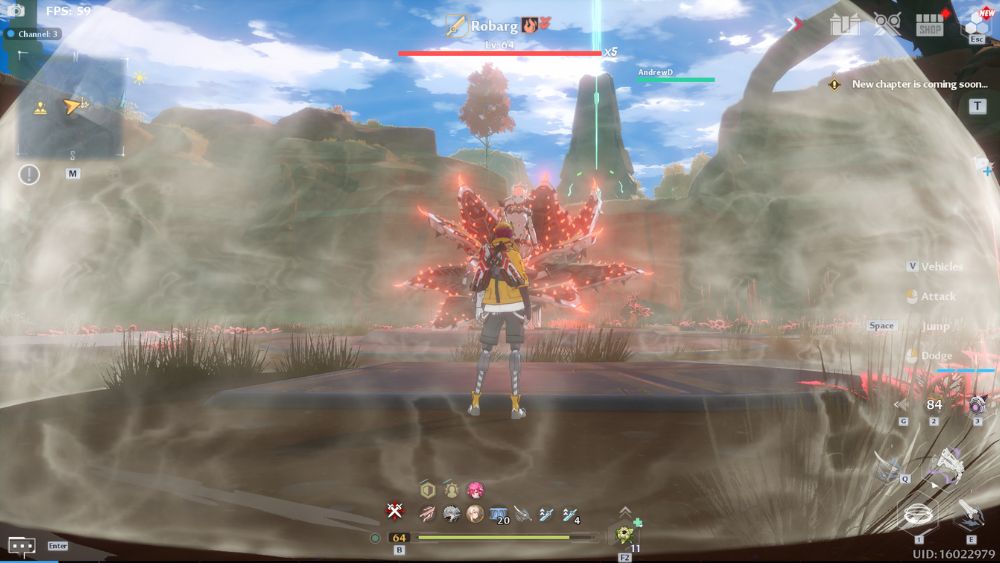Image resolution: width=1000 pixels, height=563 pixels.
Task: Click the Jump action button
Action: [935, 326]
